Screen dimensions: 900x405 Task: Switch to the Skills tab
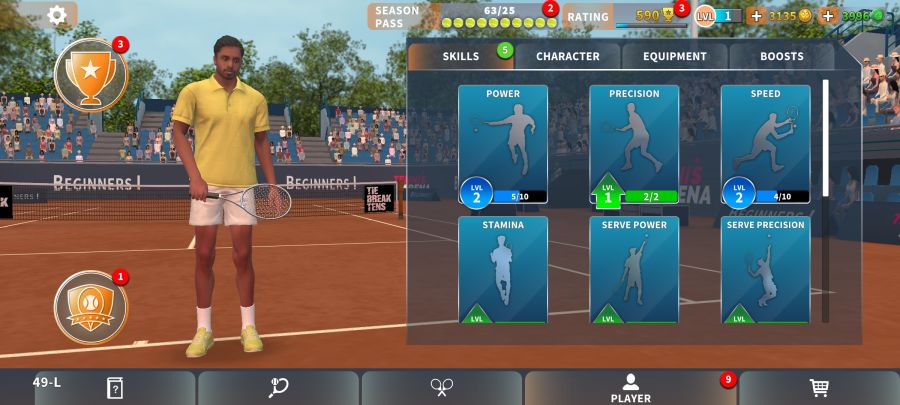coord(461,56)
